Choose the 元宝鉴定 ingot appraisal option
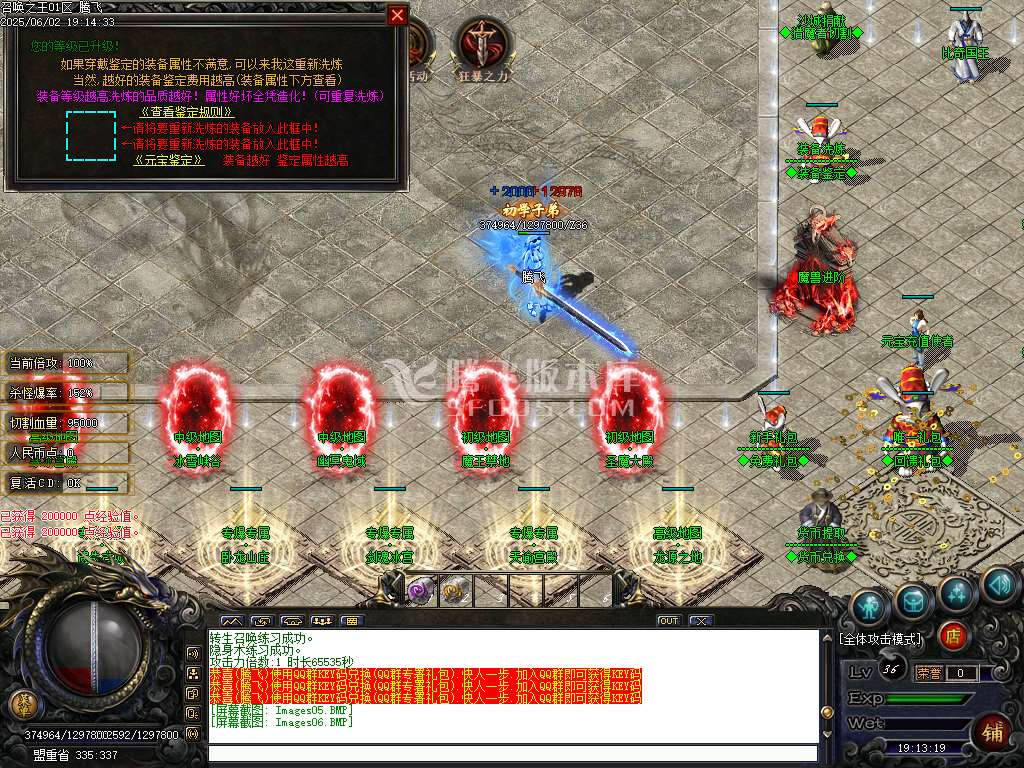This screenshot has height=768, width=1024. pos(170,159)
